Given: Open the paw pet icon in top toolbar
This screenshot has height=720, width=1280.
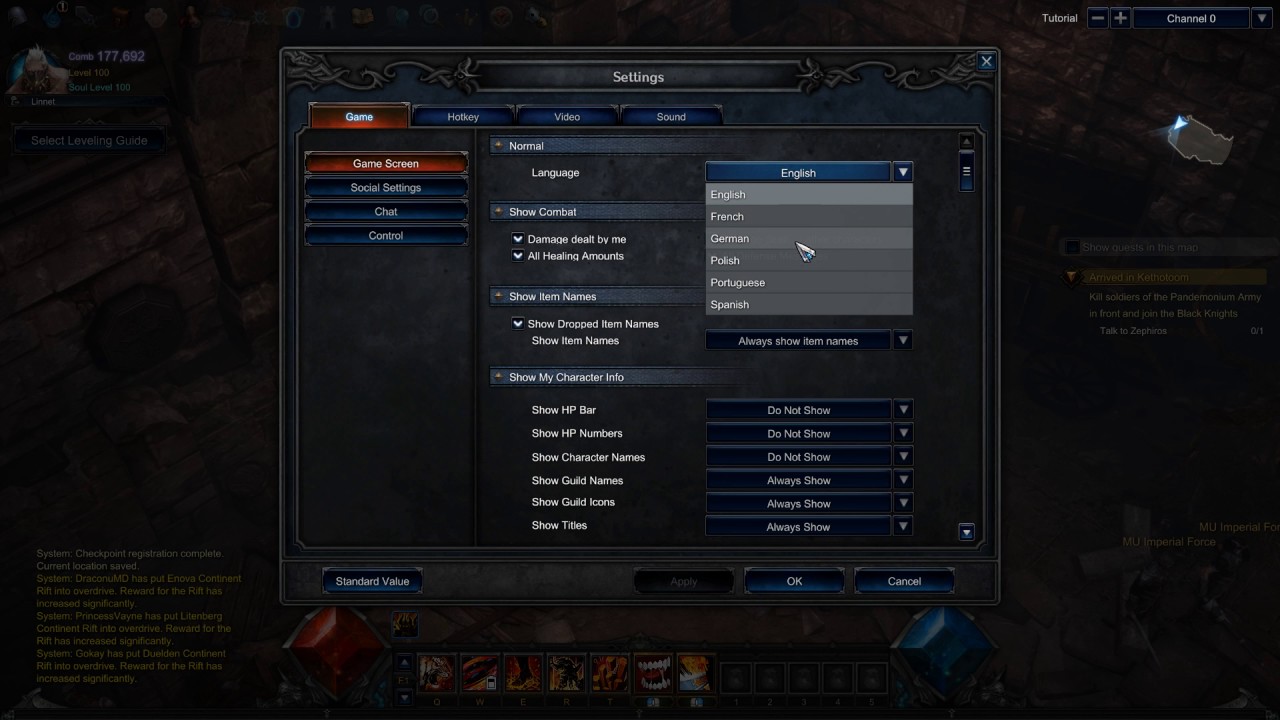Looking at the screenshot, I should coord(156,15).
